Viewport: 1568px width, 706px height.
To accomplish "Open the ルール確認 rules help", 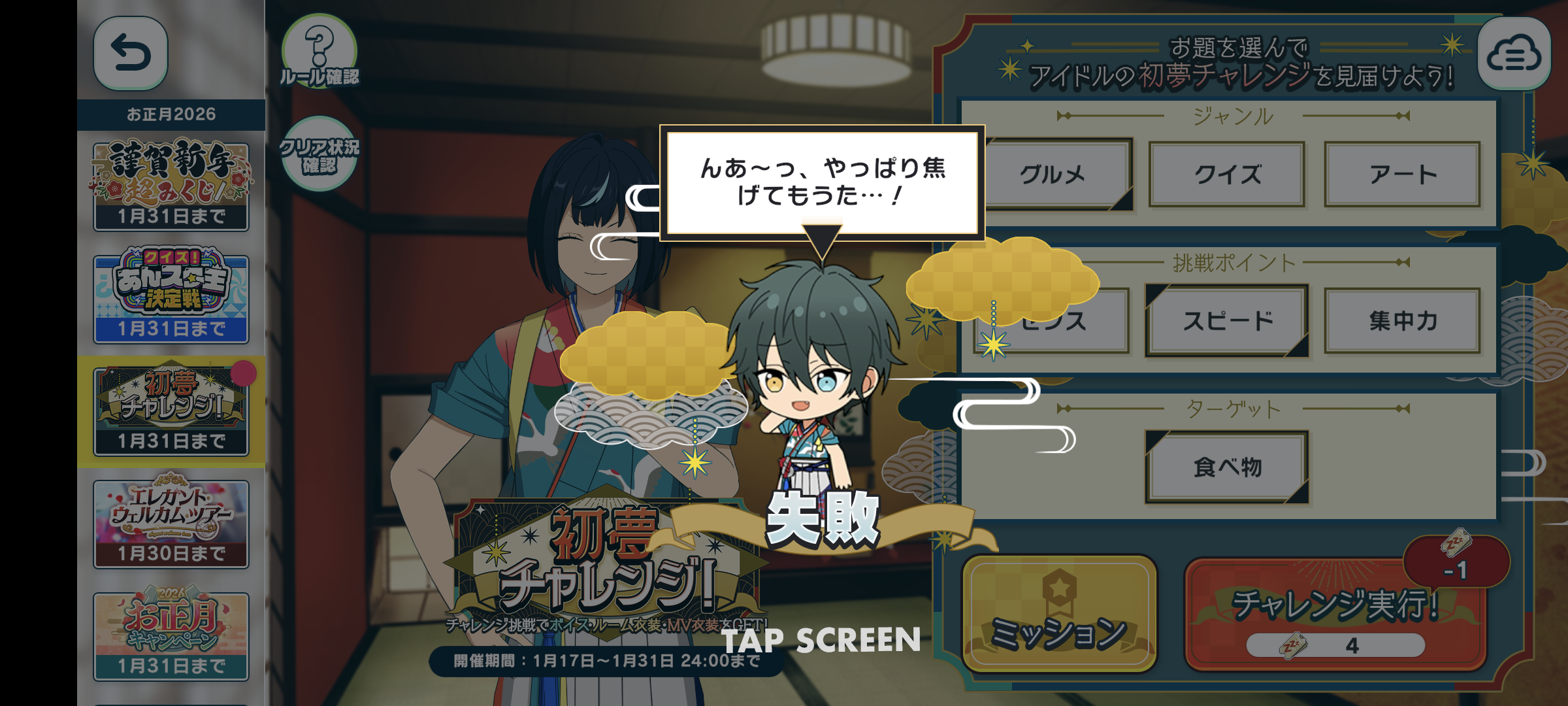I will [319, 52].
